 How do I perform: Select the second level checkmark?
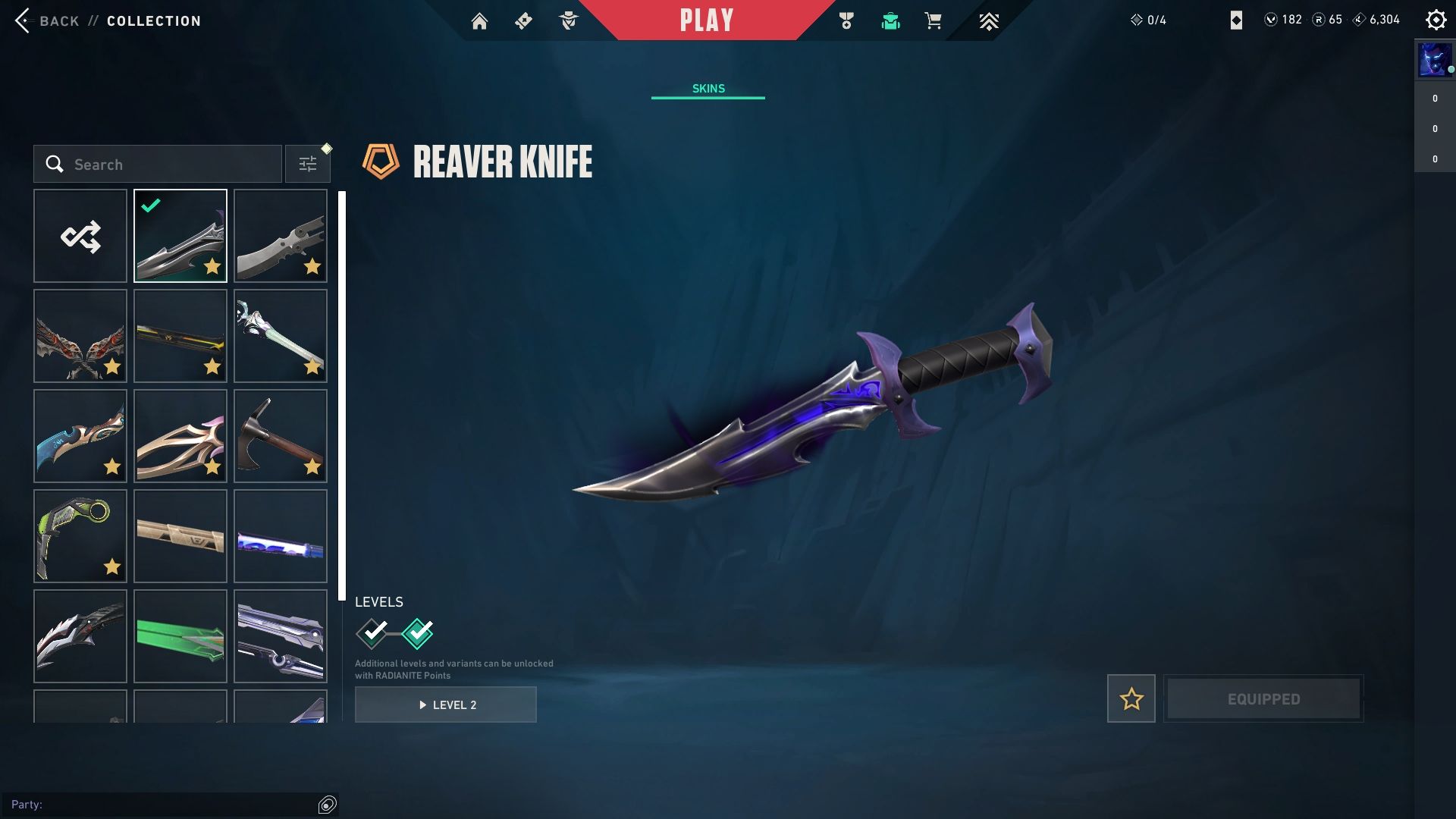[417, 633]
